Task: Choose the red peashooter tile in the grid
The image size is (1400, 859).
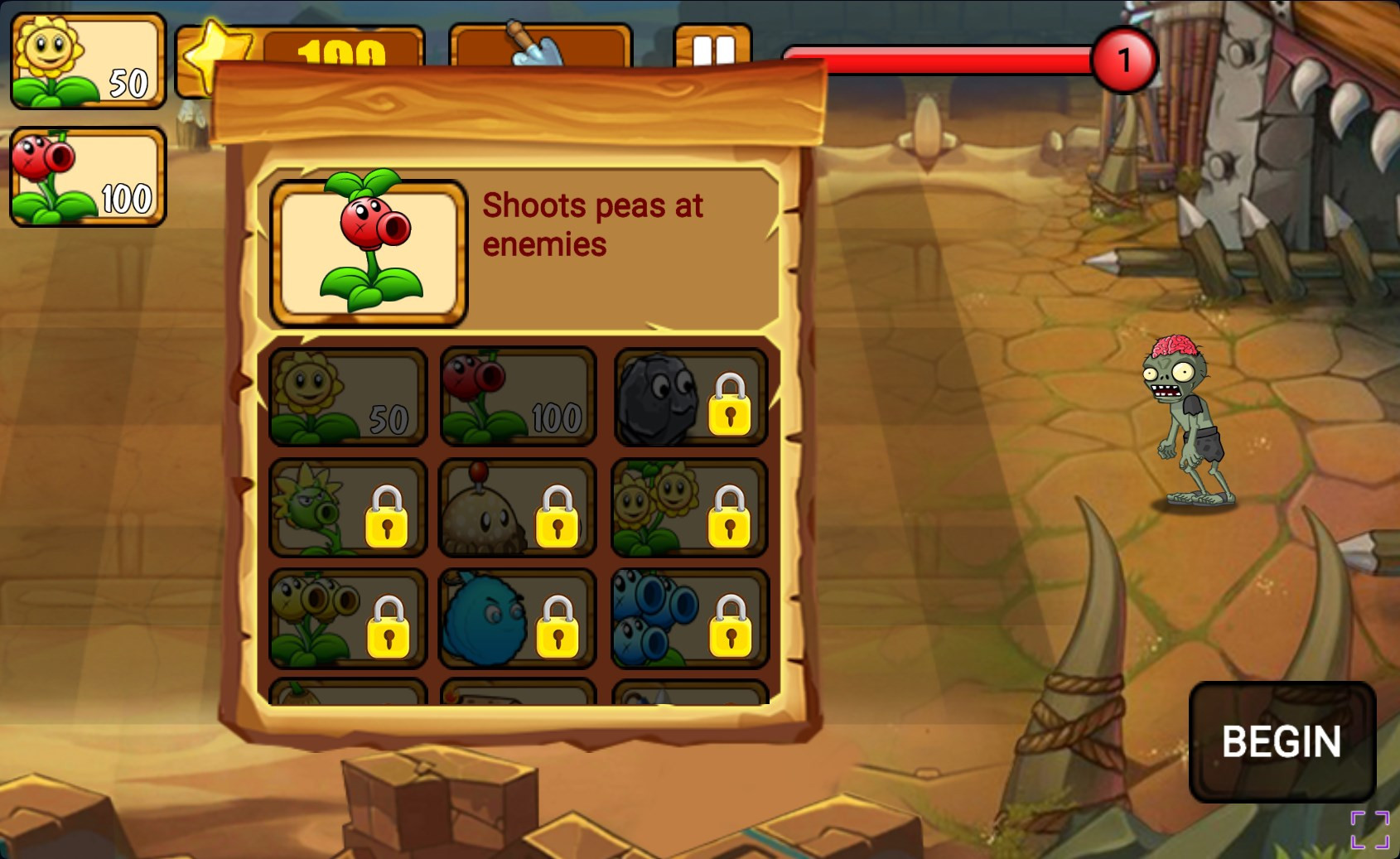Action: click(x=518, y=398)
